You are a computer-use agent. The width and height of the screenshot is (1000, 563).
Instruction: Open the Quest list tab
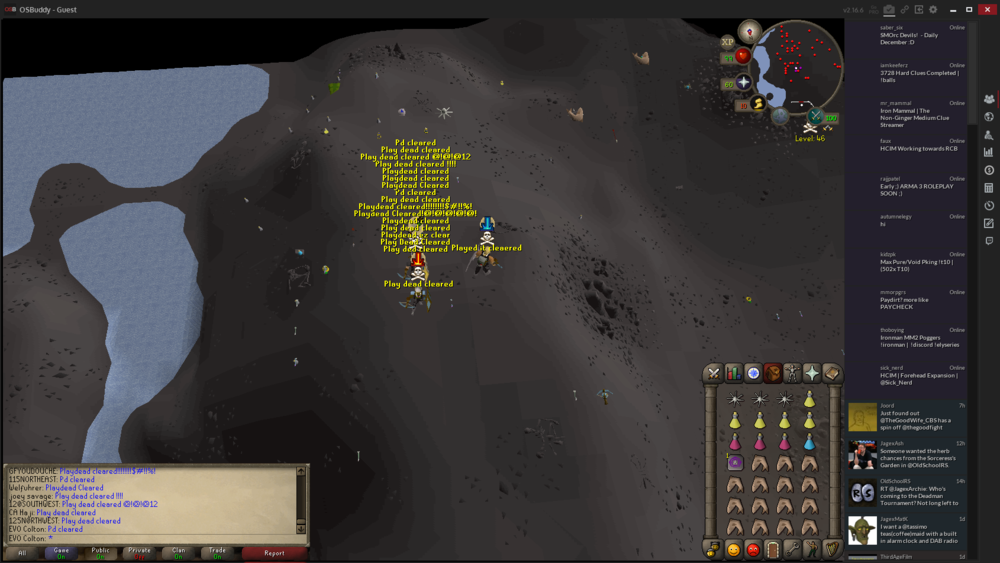point(753,373)
